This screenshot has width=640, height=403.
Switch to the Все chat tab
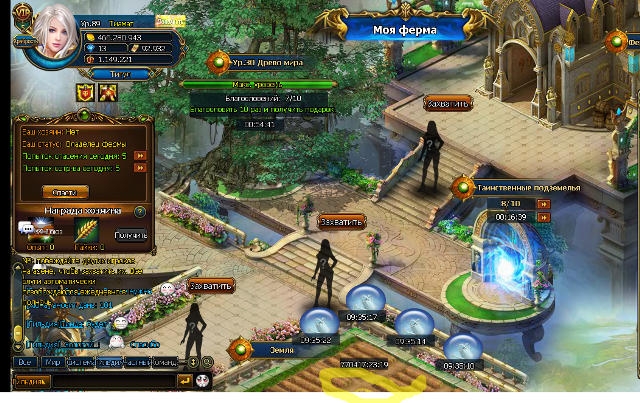[x=25, y=362]
